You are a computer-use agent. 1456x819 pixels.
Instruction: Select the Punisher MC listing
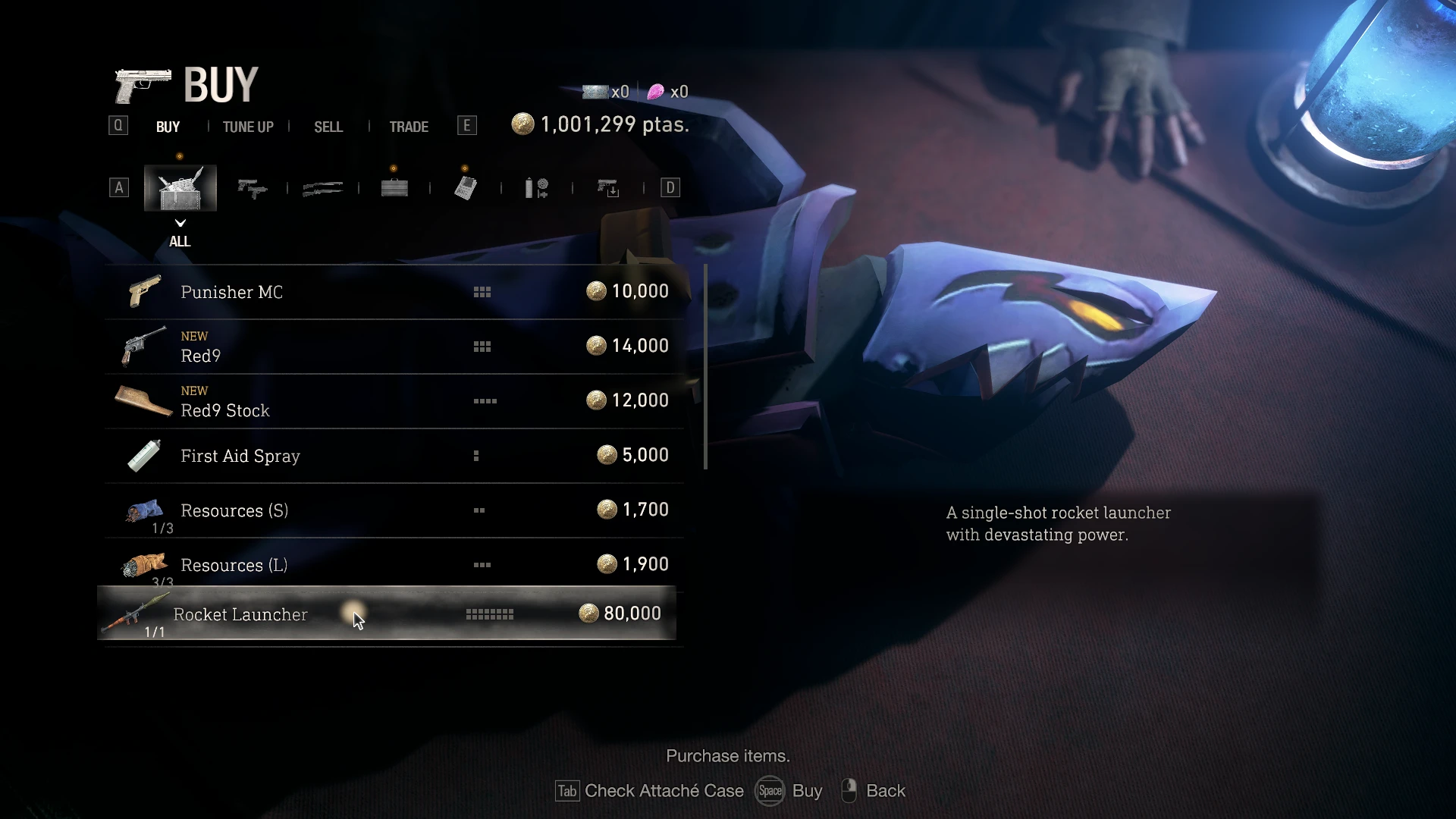click(394, 292)
